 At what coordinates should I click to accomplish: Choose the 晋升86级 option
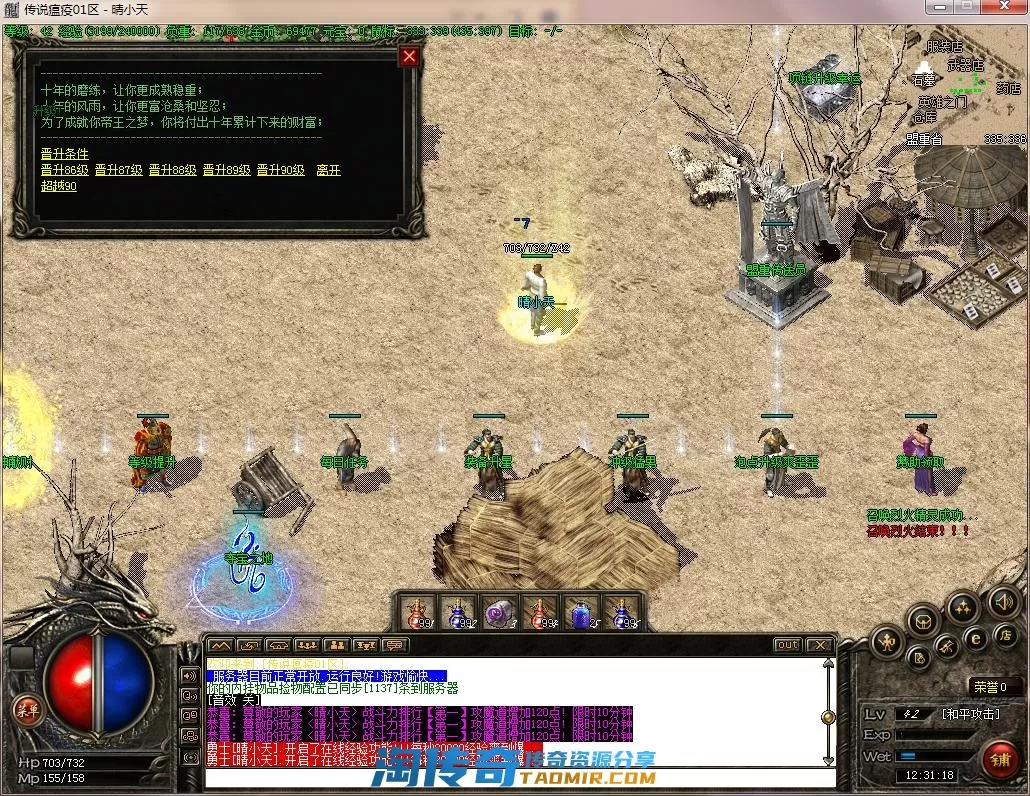click(65, 170)
